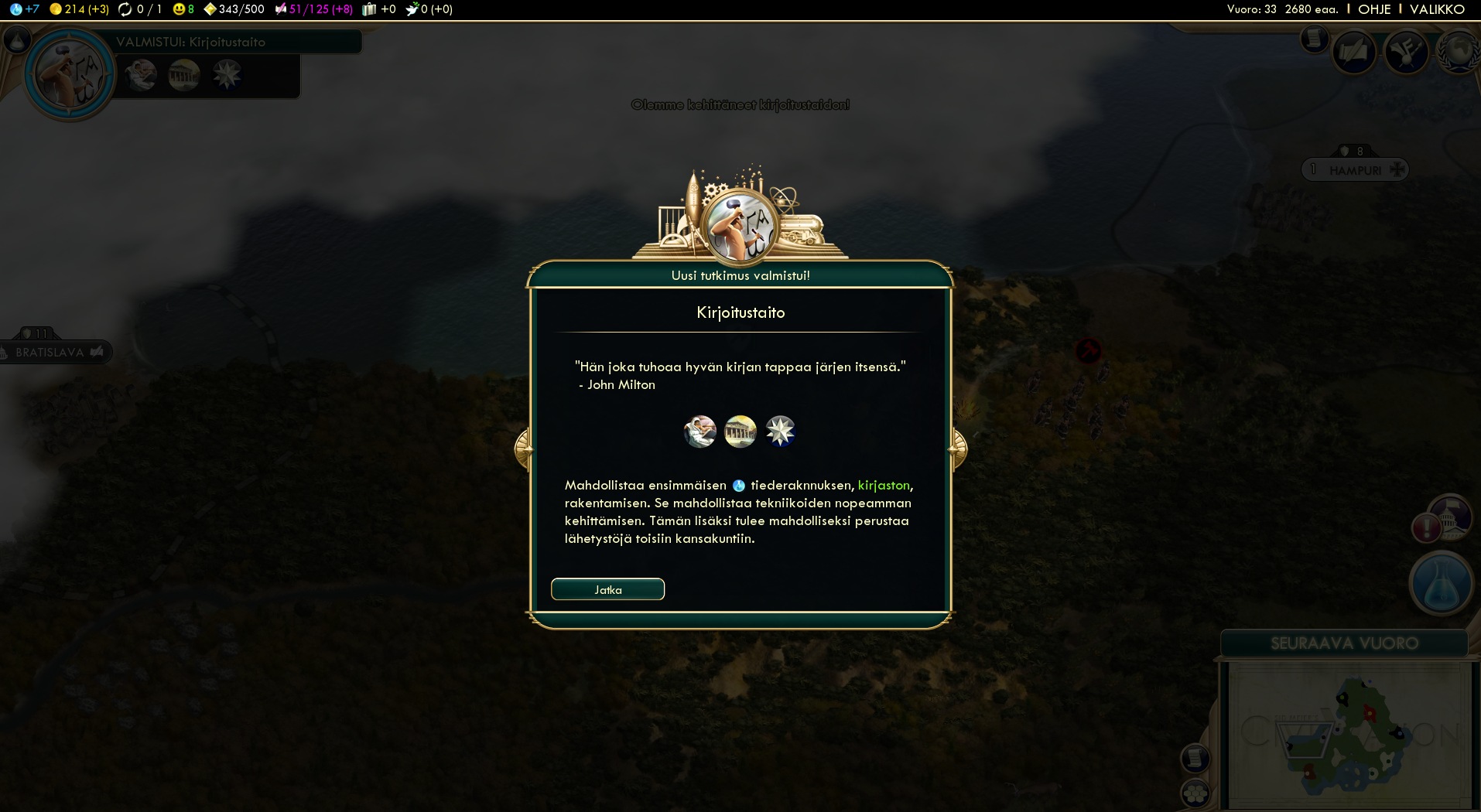This screenshot has height=812, width=1481.
Task: Open the kirjaston link in the description
Action: pos(884,485)
